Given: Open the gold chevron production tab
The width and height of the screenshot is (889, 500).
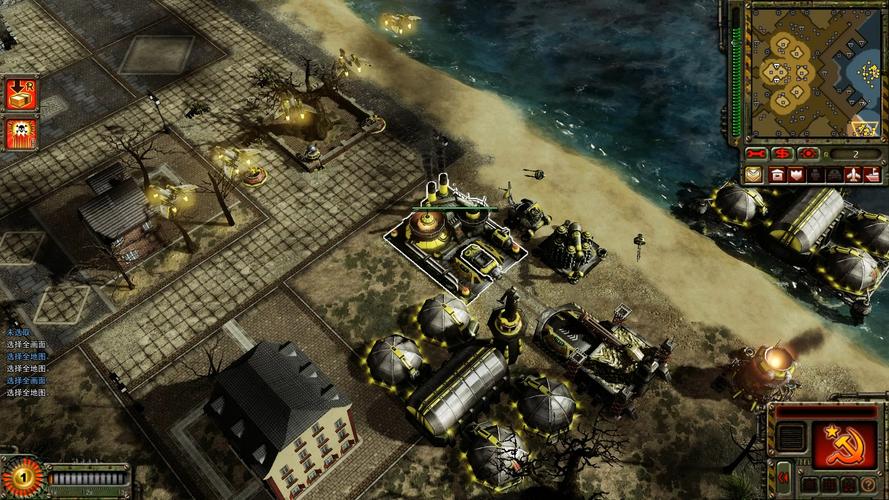Looking at the screenshot, I should 753,174.
